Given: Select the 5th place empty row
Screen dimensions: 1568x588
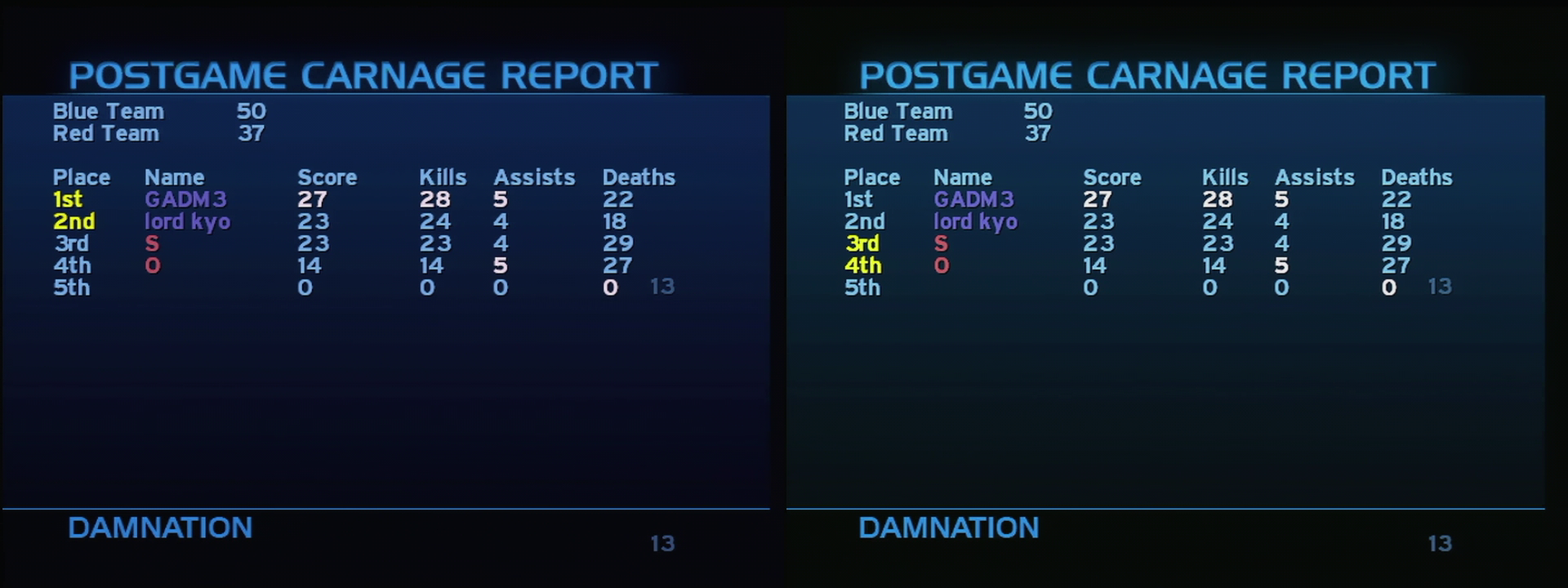Looking at the screenshot, I should pos(72,287).
